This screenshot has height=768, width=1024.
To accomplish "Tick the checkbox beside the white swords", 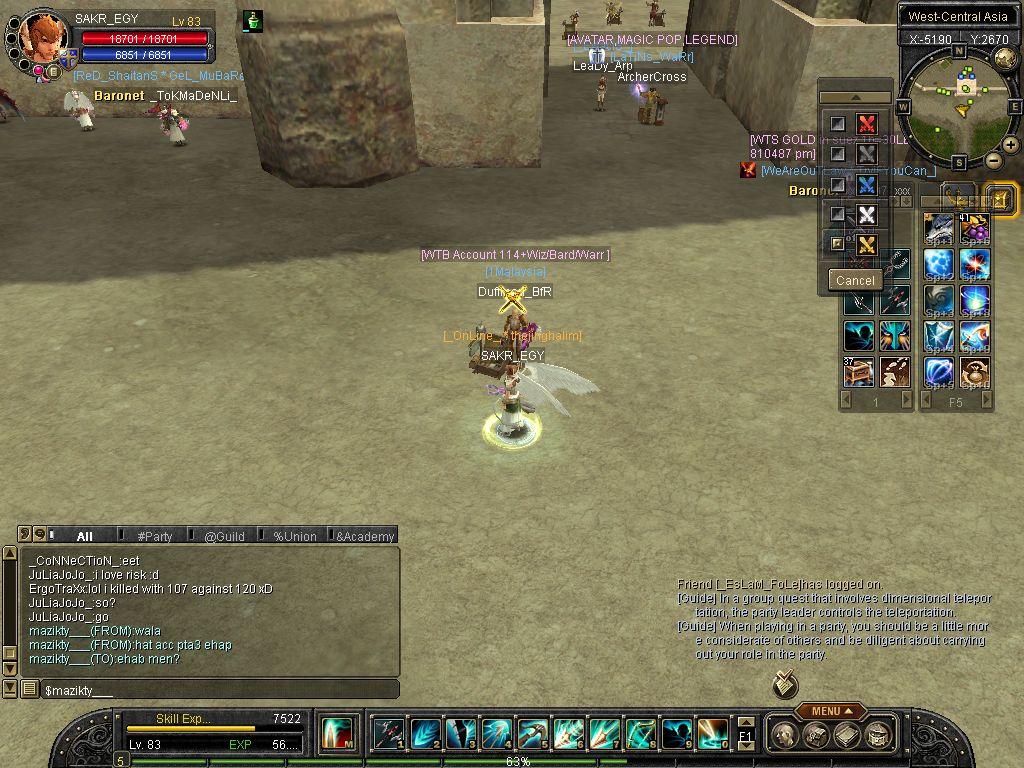I will pos(838,214).
